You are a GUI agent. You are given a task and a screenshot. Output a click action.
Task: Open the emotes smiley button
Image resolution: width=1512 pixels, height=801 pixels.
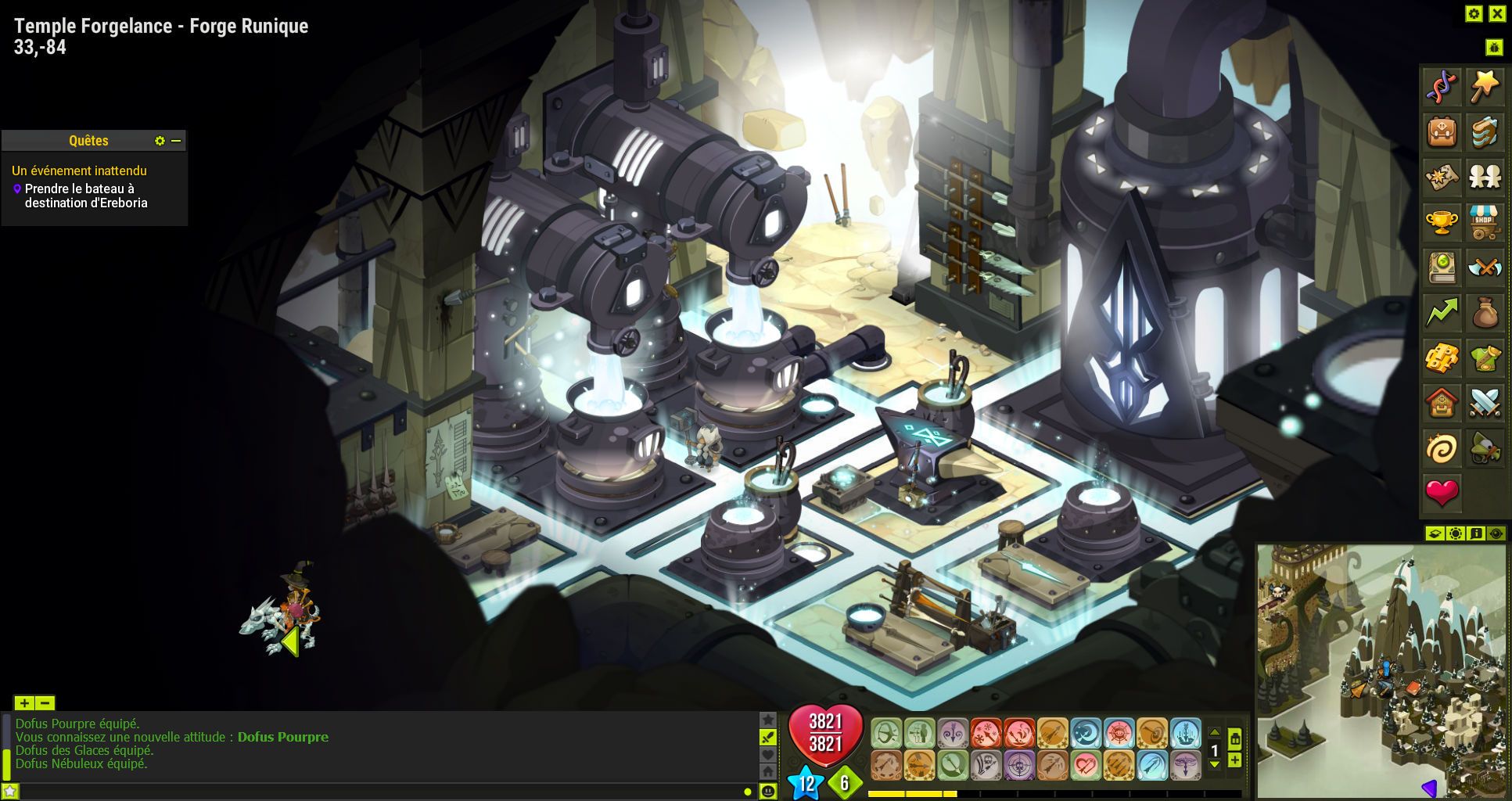click(x=768, y=792)
